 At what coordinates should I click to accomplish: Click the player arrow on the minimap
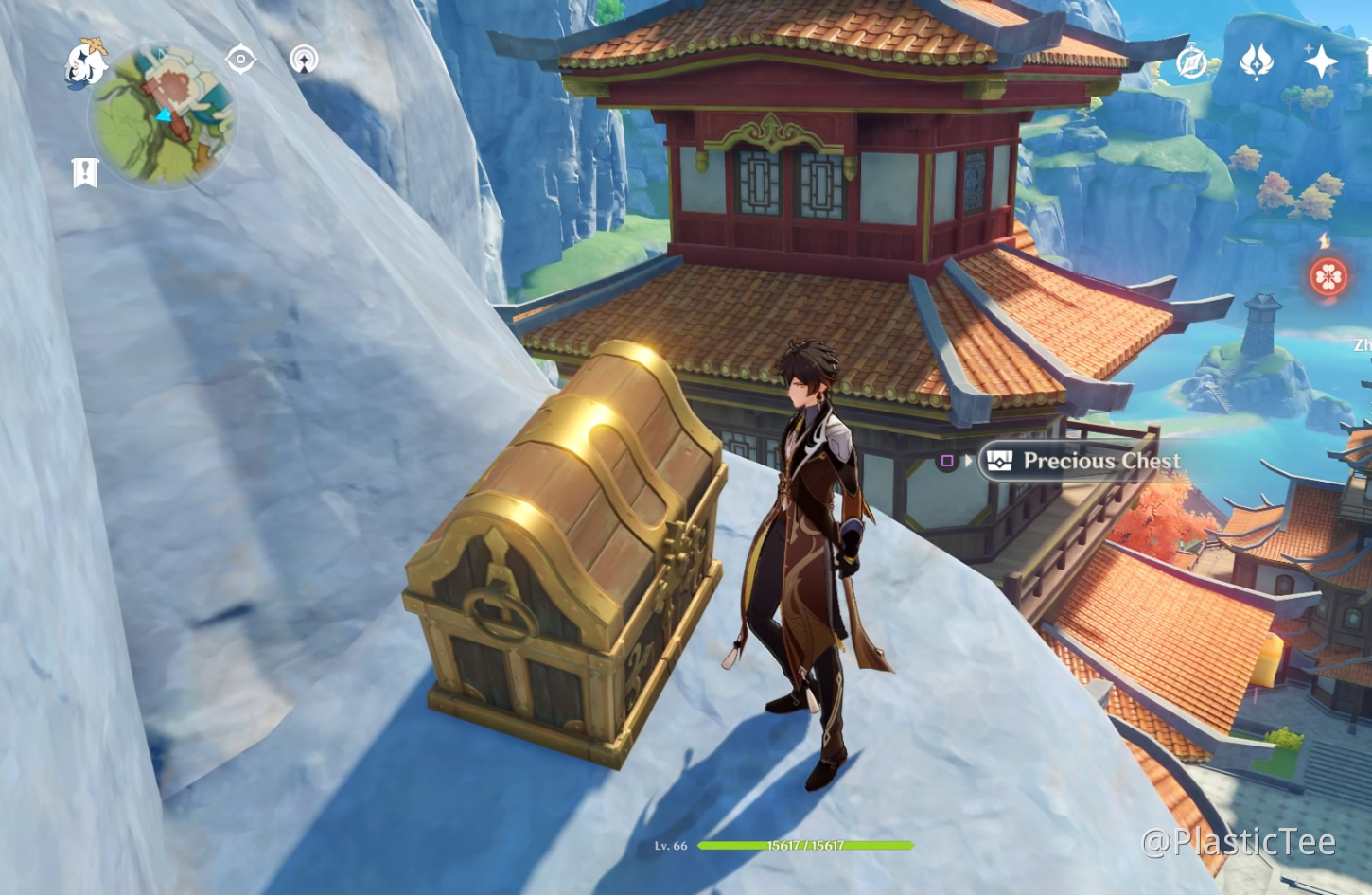167,116
